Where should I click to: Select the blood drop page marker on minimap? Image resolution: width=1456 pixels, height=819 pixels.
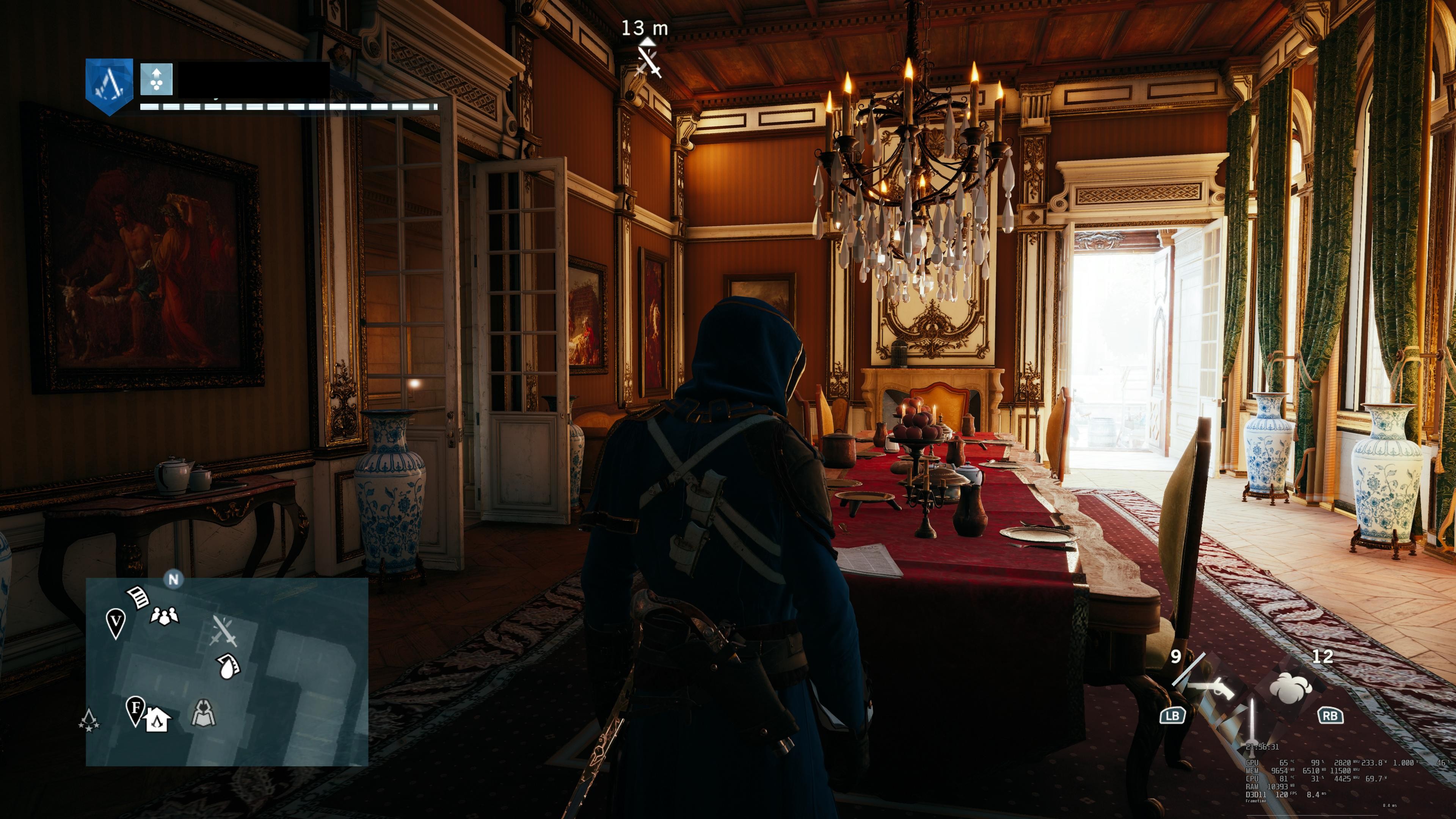click(228, 666)
